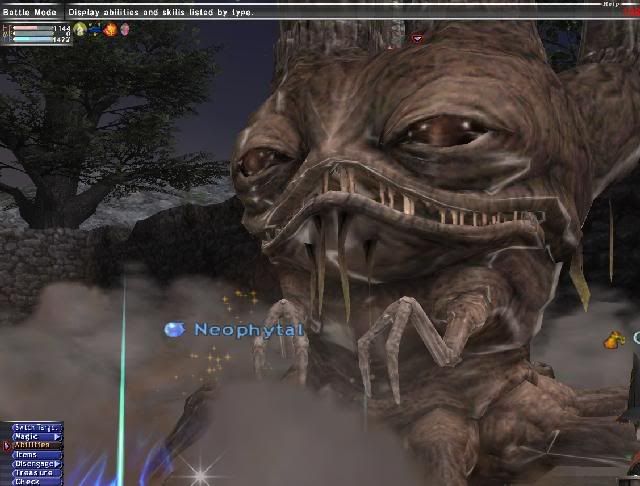Viewport: 640px width, 486px height.
Task: Click the flame status effect icon
Action: tap(109, 30)
